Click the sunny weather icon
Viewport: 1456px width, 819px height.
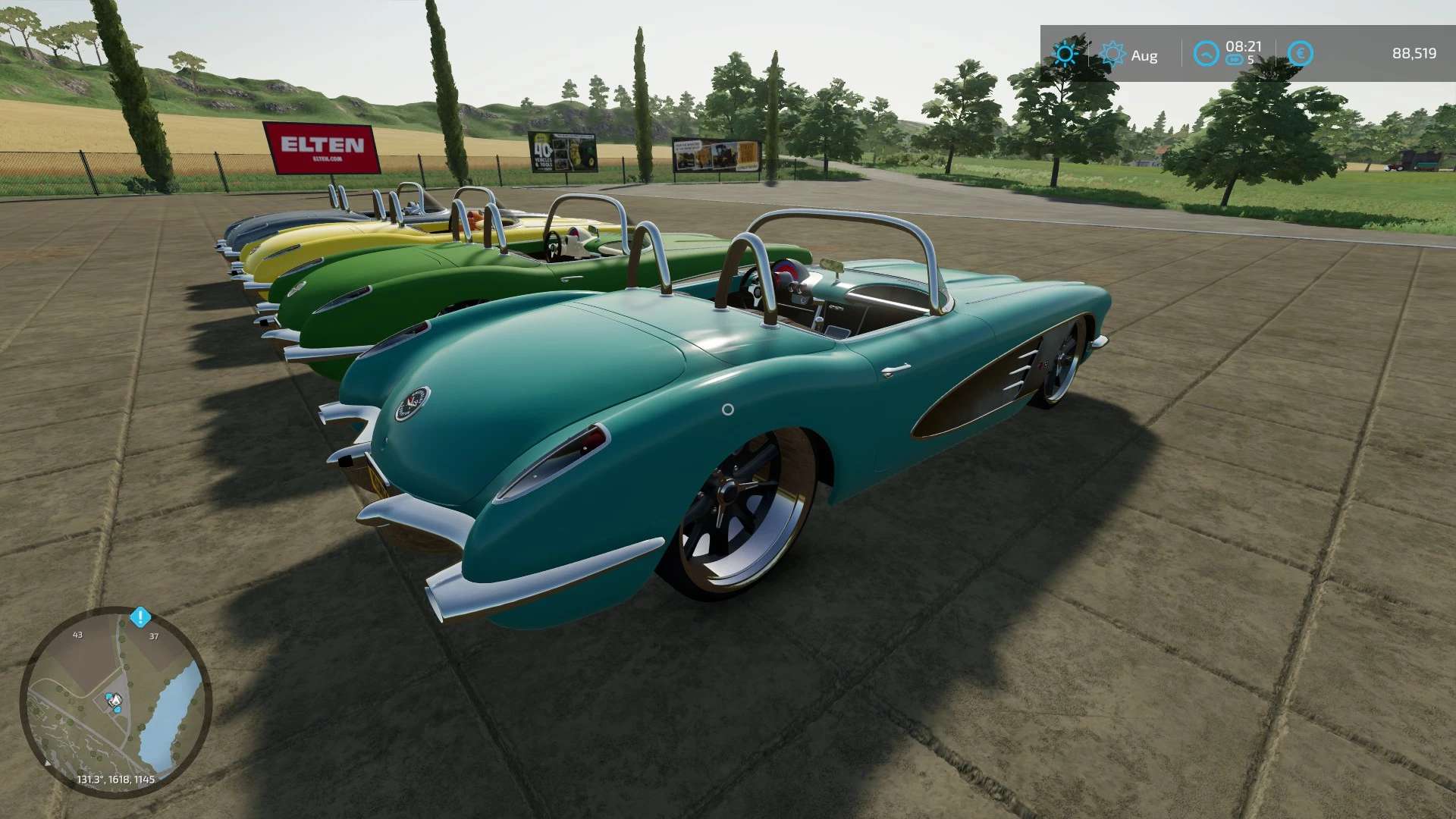tap(1065, 54)
